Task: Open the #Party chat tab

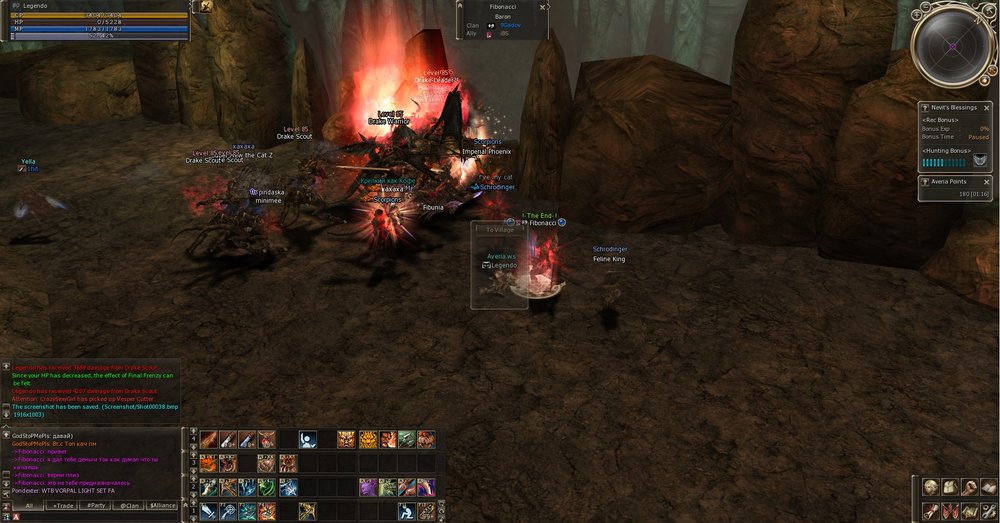Action: (97, 506)
